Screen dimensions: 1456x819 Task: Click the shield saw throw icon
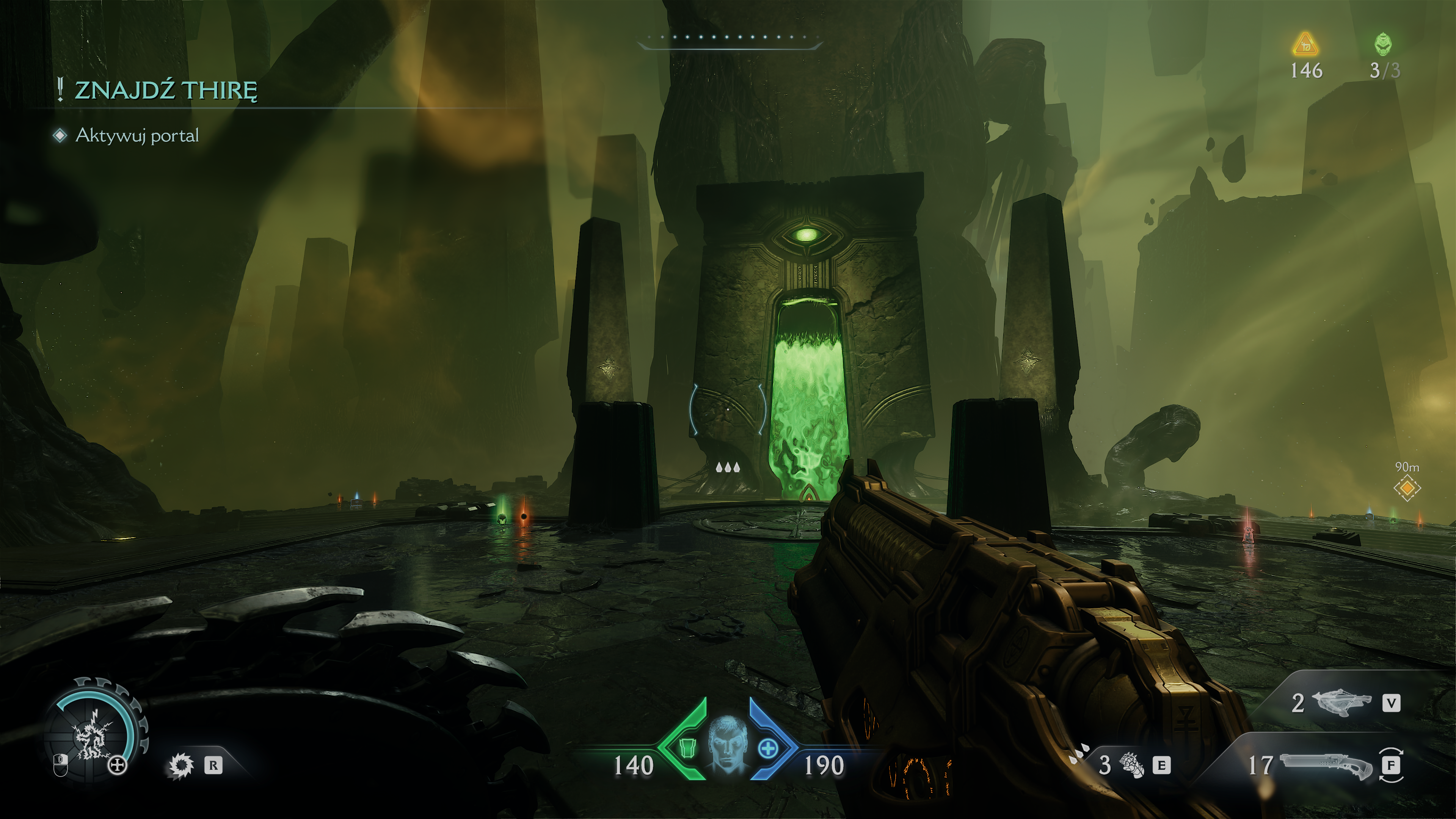tap(182, 766)
